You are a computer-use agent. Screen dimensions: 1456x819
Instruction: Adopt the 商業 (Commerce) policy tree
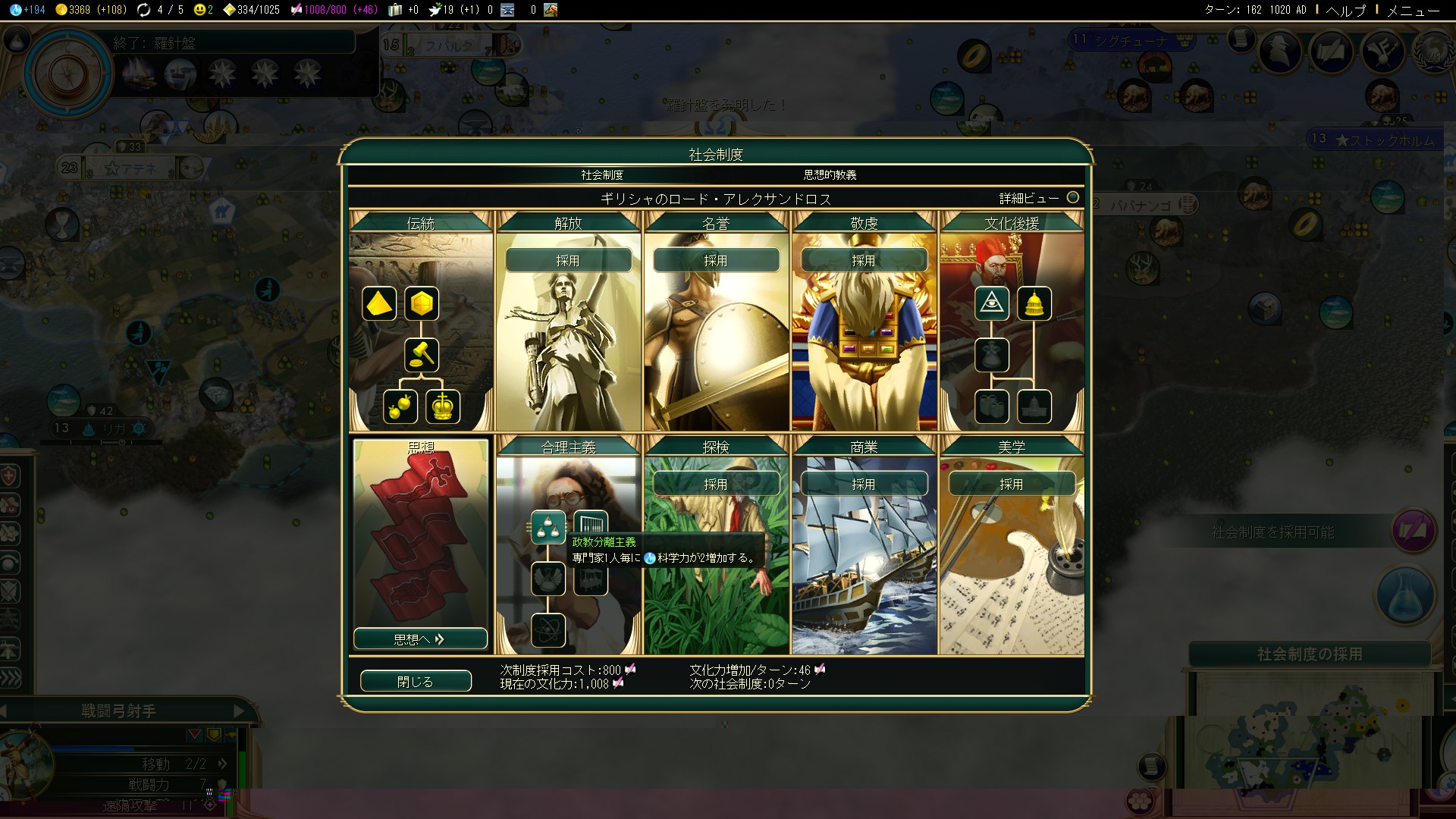864,484
